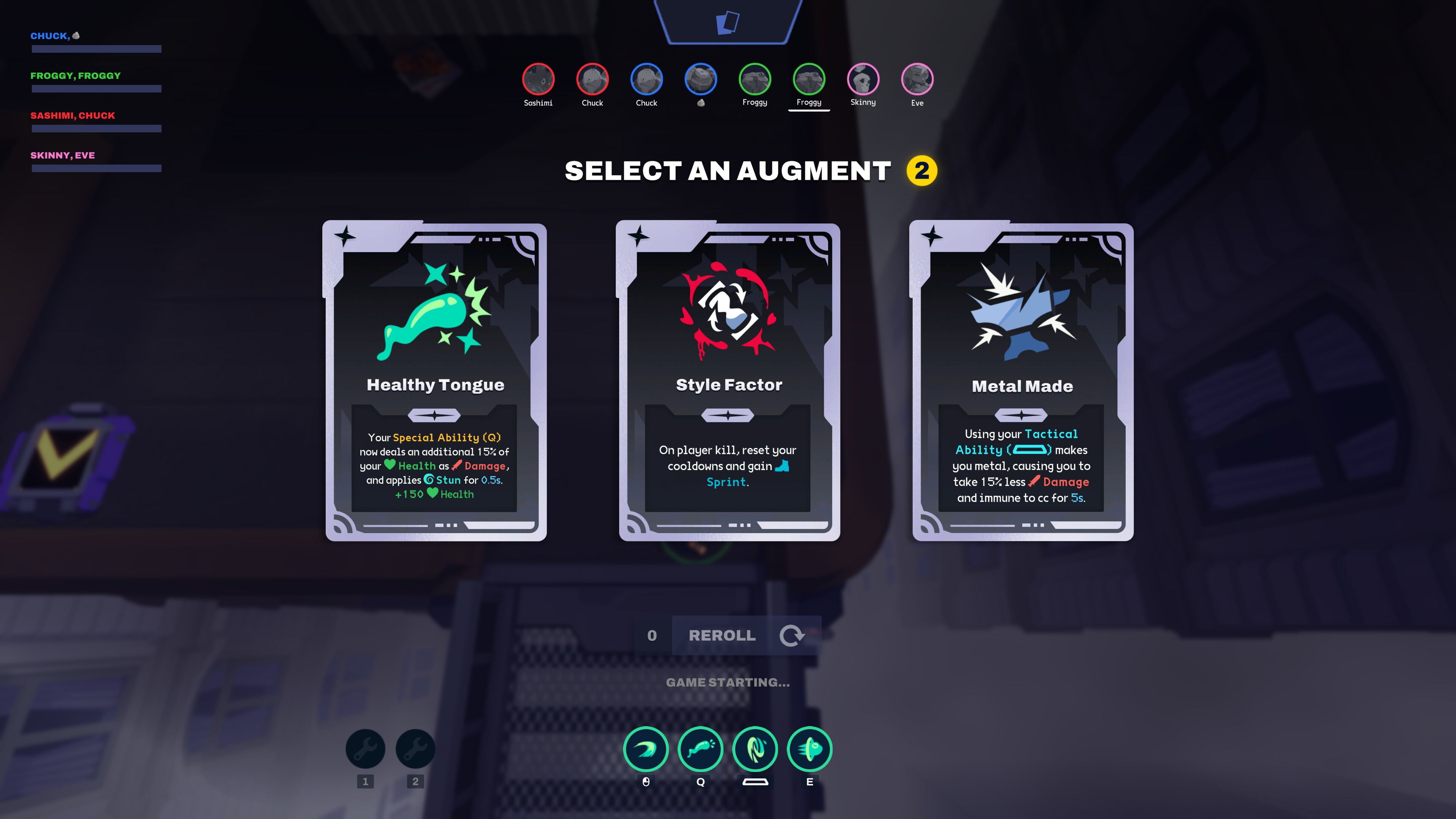Click the wrench slot numbered 2

(x=416, y=750)
